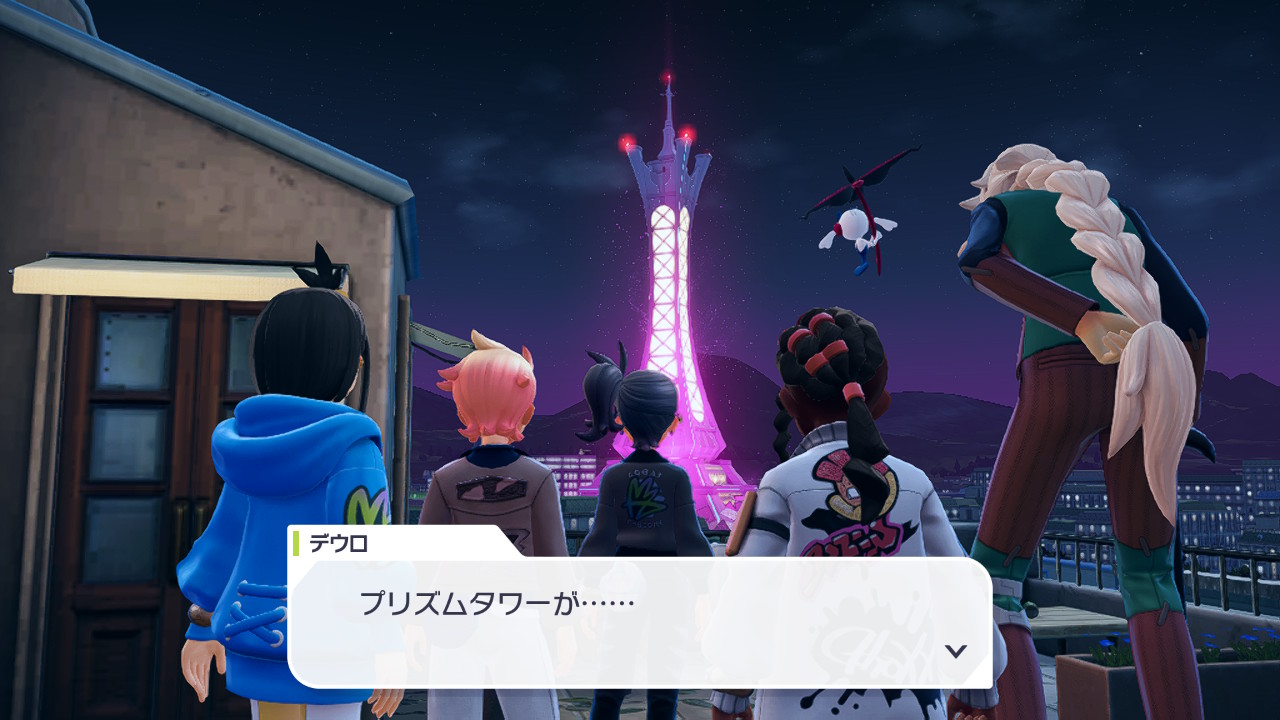Advance dialogue with the down arrow indicator
Viewport: 1280px width, 720px height.
956,651
